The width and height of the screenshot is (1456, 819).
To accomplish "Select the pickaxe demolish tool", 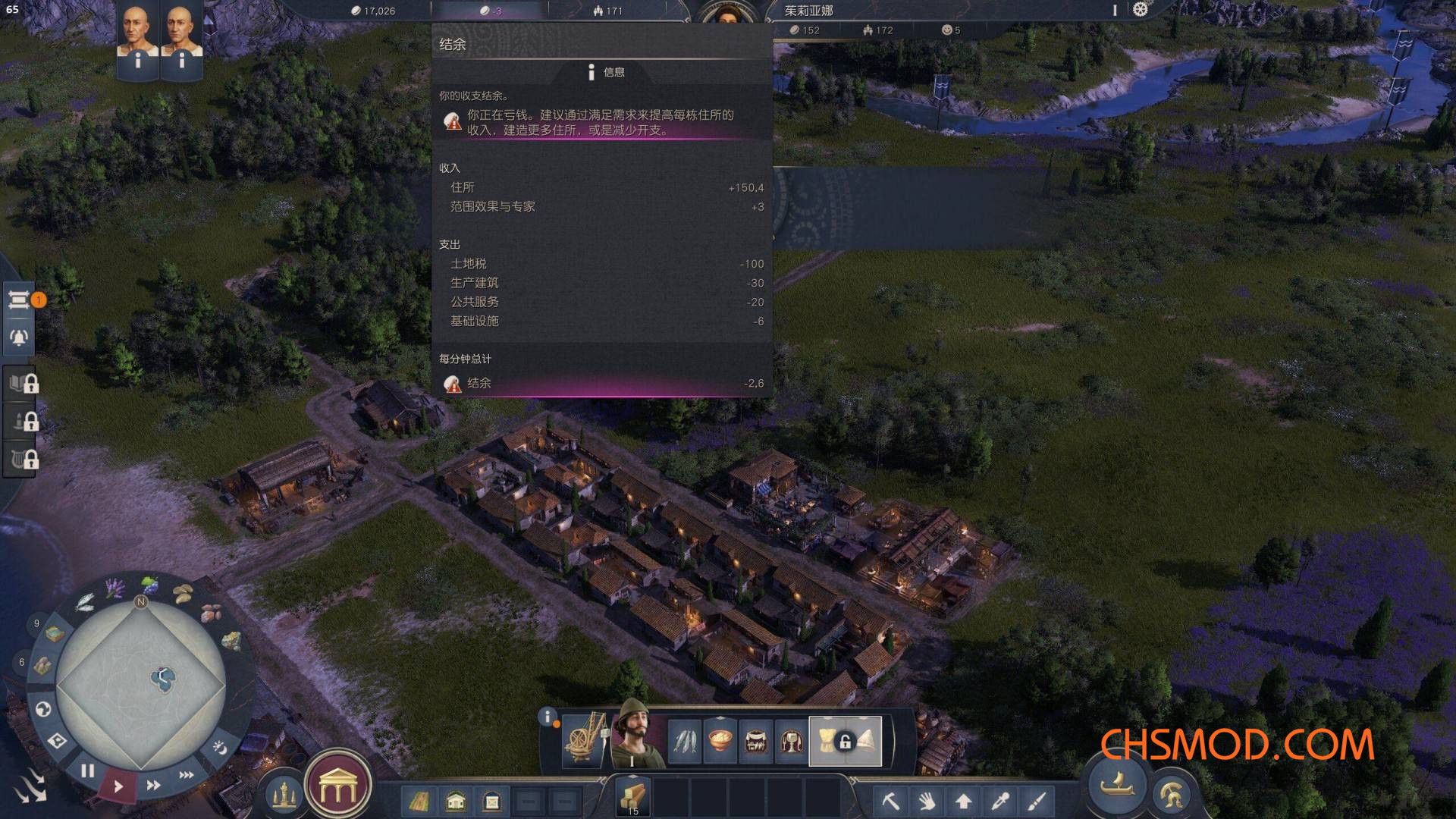I will [890, 801].
